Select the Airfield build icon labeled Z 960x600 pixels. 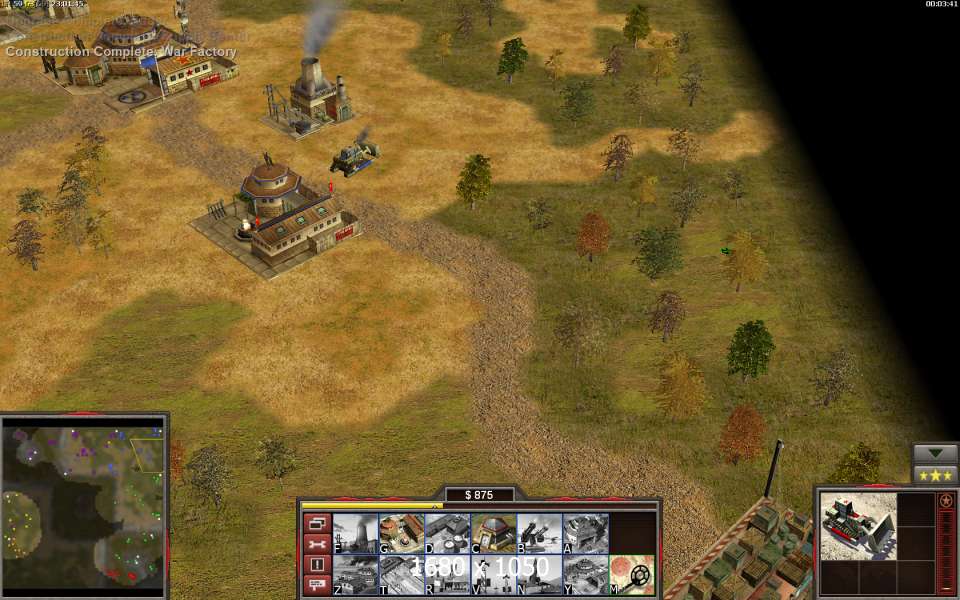(355, 575)
